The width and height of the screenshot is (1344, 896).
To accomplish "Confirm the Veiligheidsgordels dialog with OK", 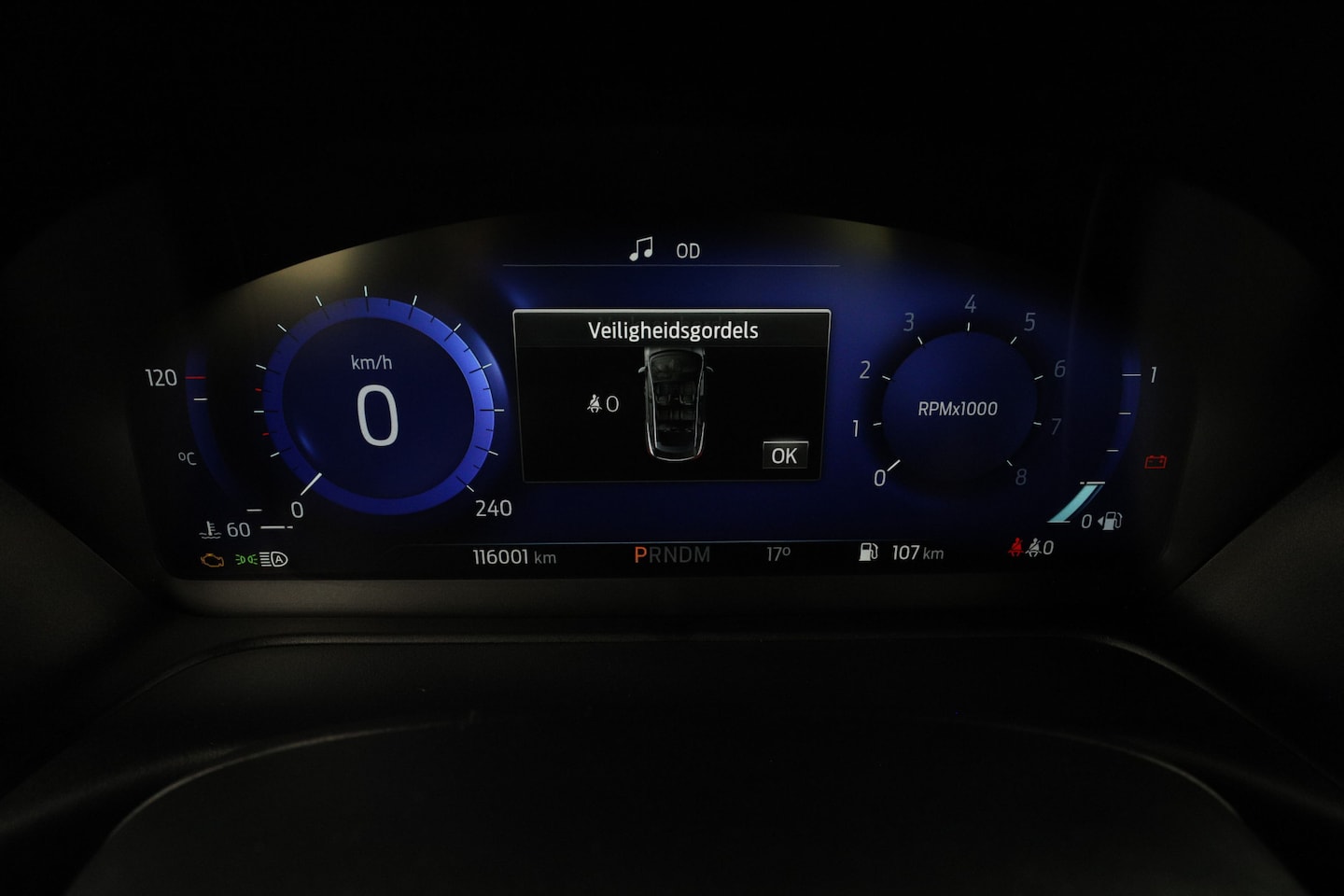I will [784, 455].
